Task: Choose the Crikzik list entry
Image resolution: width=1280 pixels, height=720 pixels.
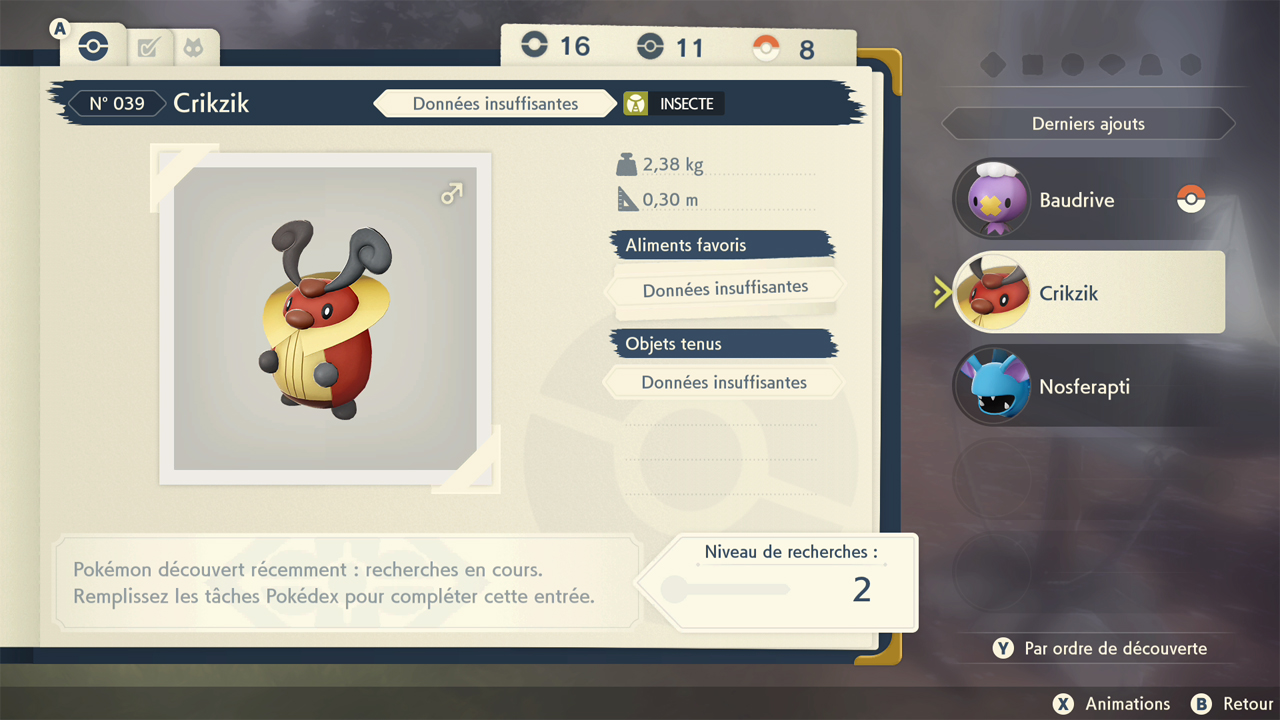Action: [1088, 293]
